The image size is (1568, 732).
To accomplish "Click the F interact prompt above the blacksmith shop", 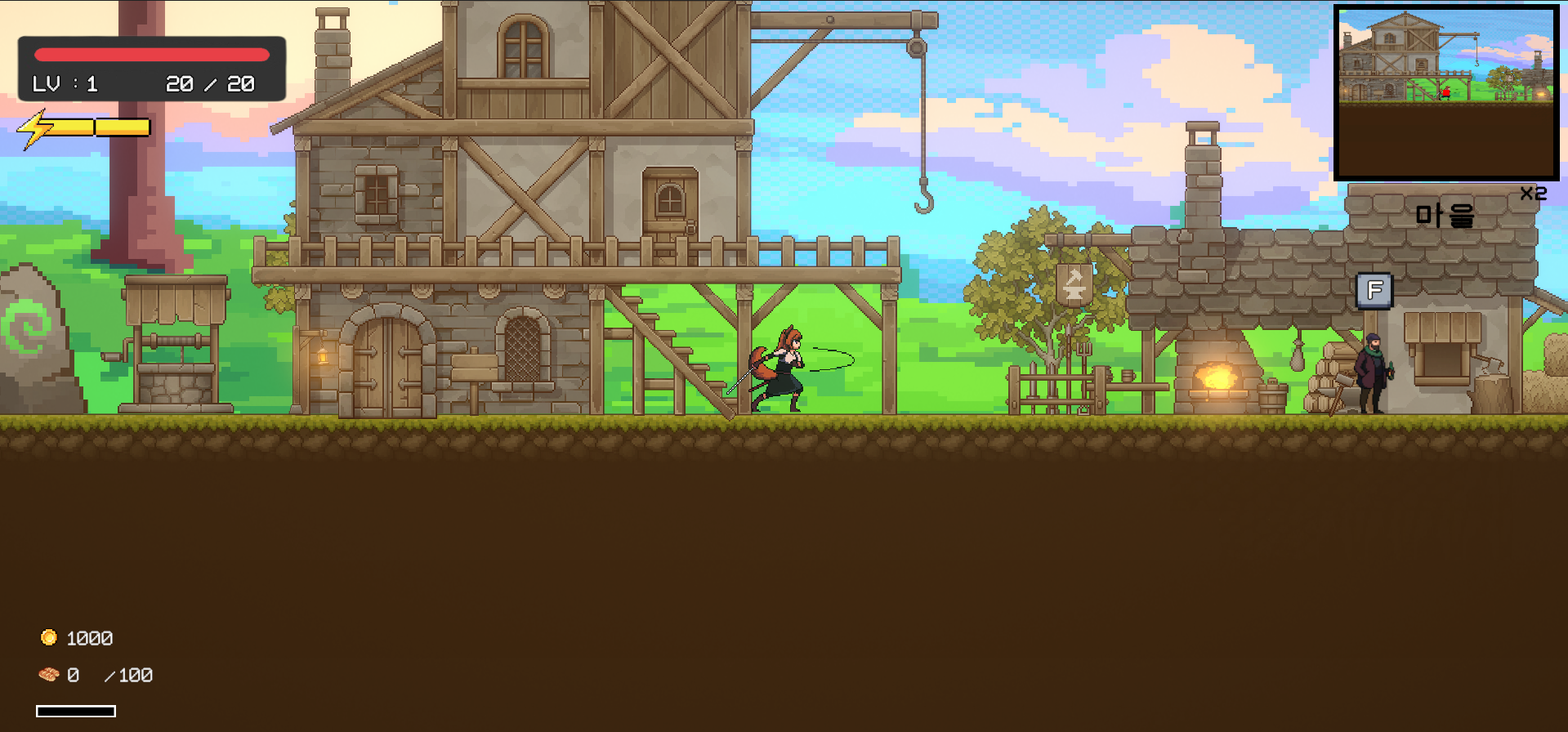I will click(x=1374, y=290).
